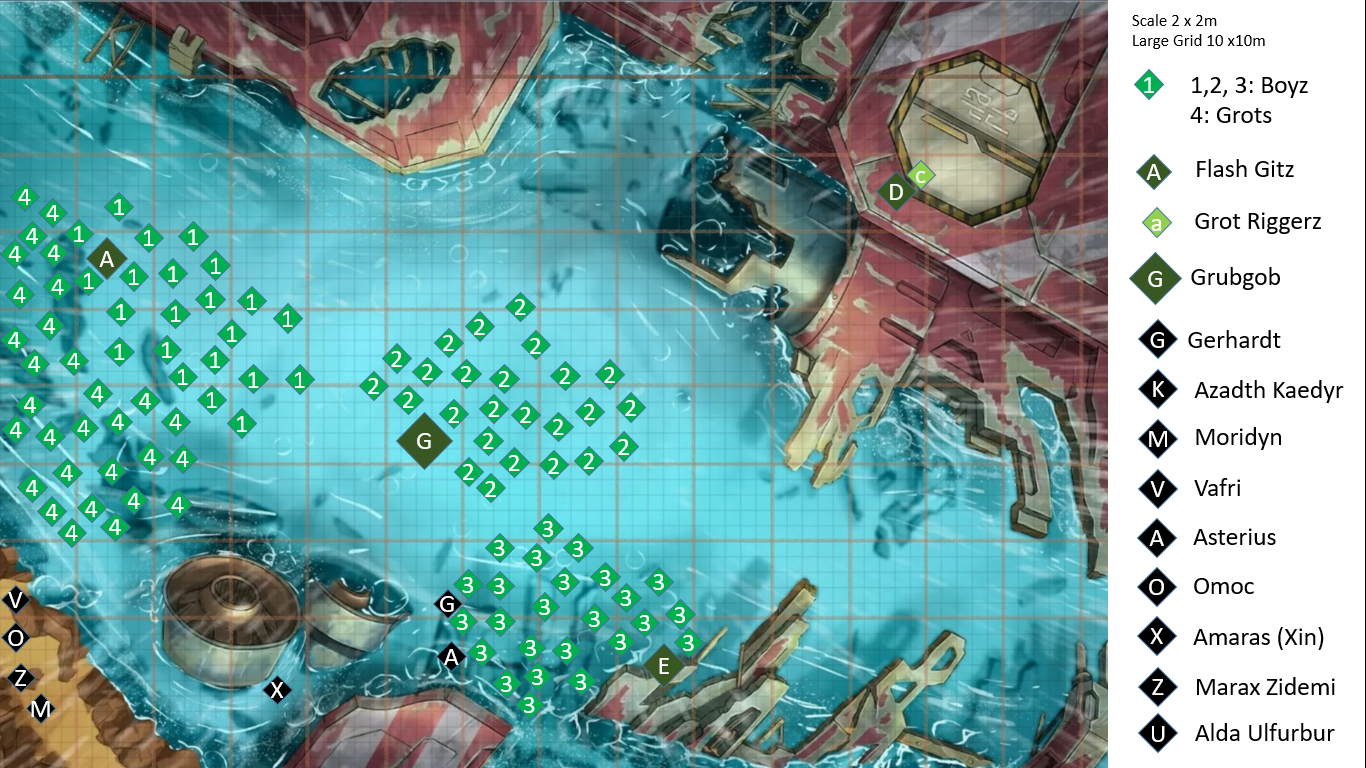The image size is (1366, 768).
Task: Select the large Grubgob G token on the map
Action: point(424,441)
